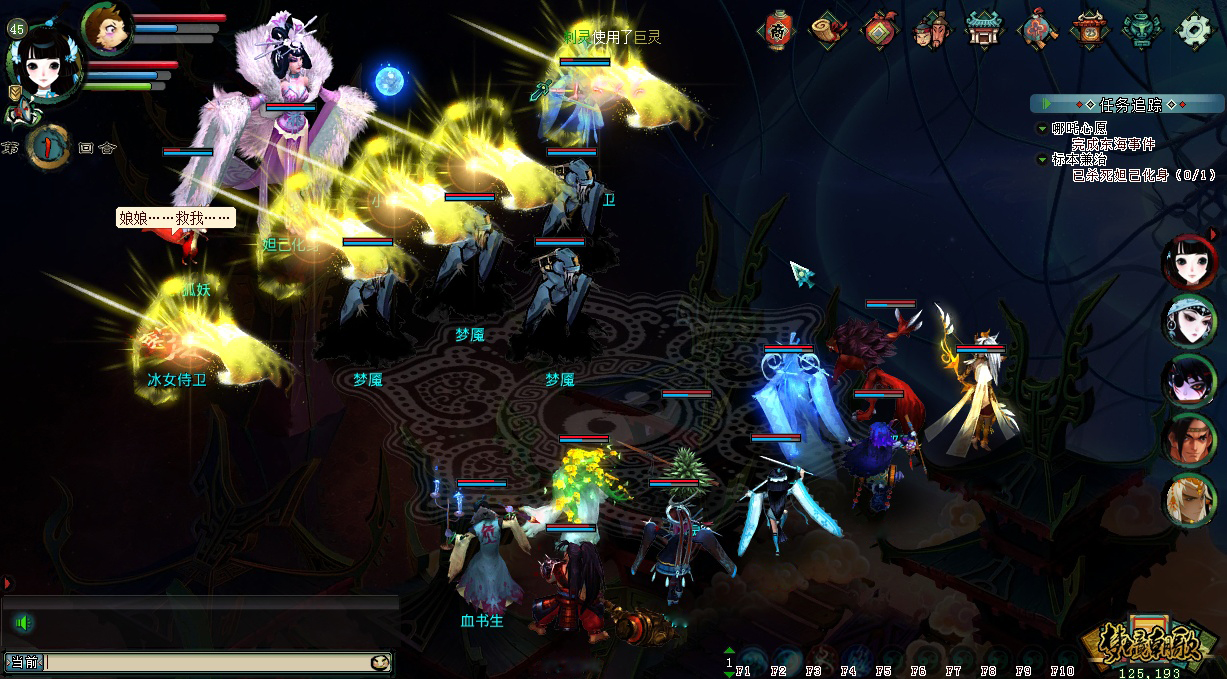Click the teal-roofed gate building icon

985,30
